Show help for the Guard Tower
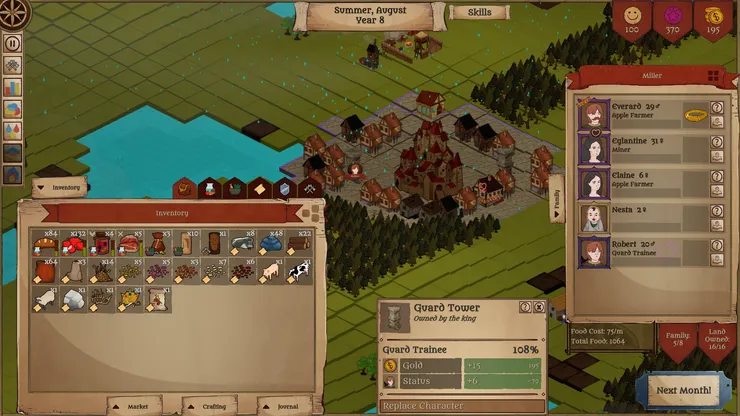The image size is (740, 416). 525,308
